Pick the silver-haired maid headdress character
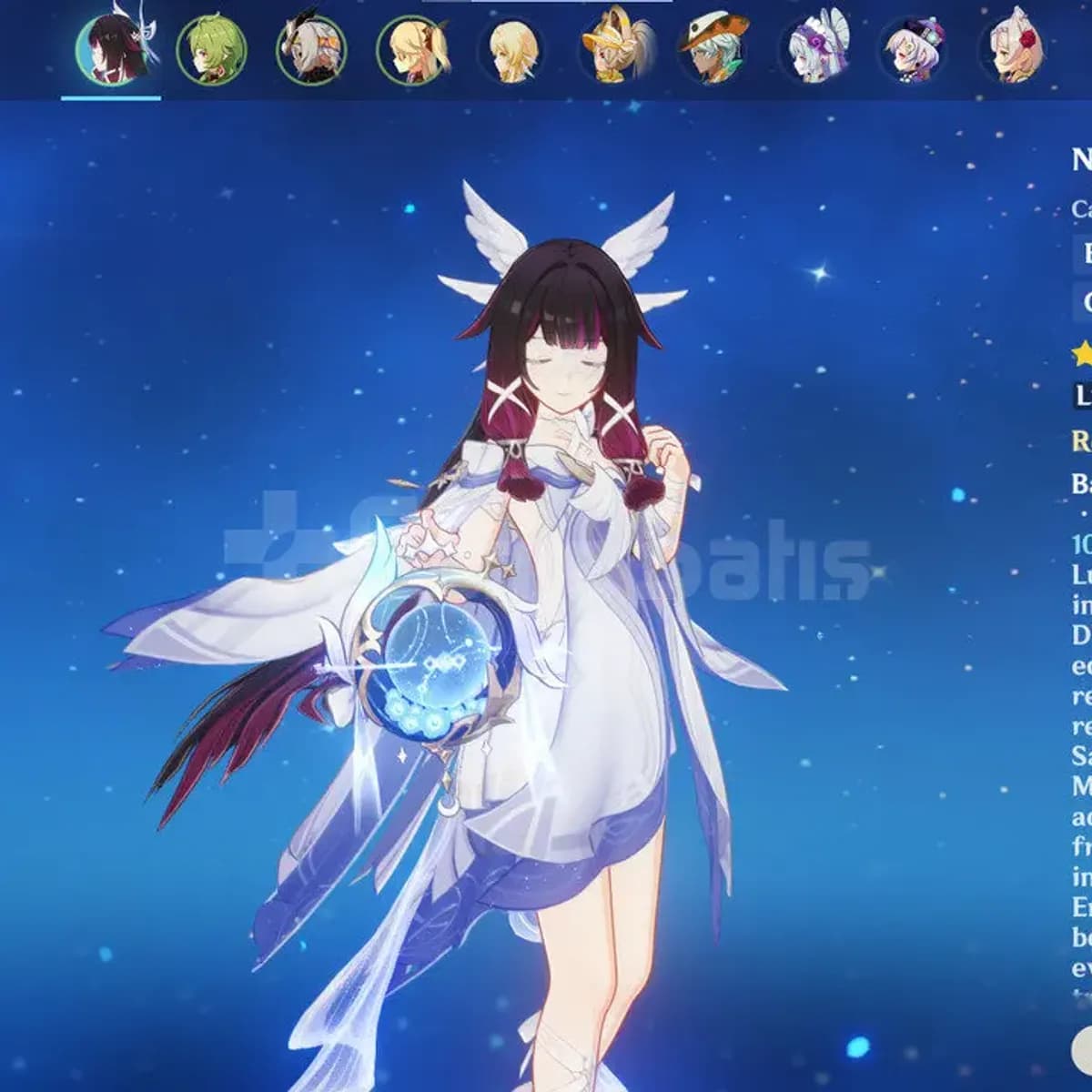This screenshot has width=1092, height=1092. coord(815,50)
